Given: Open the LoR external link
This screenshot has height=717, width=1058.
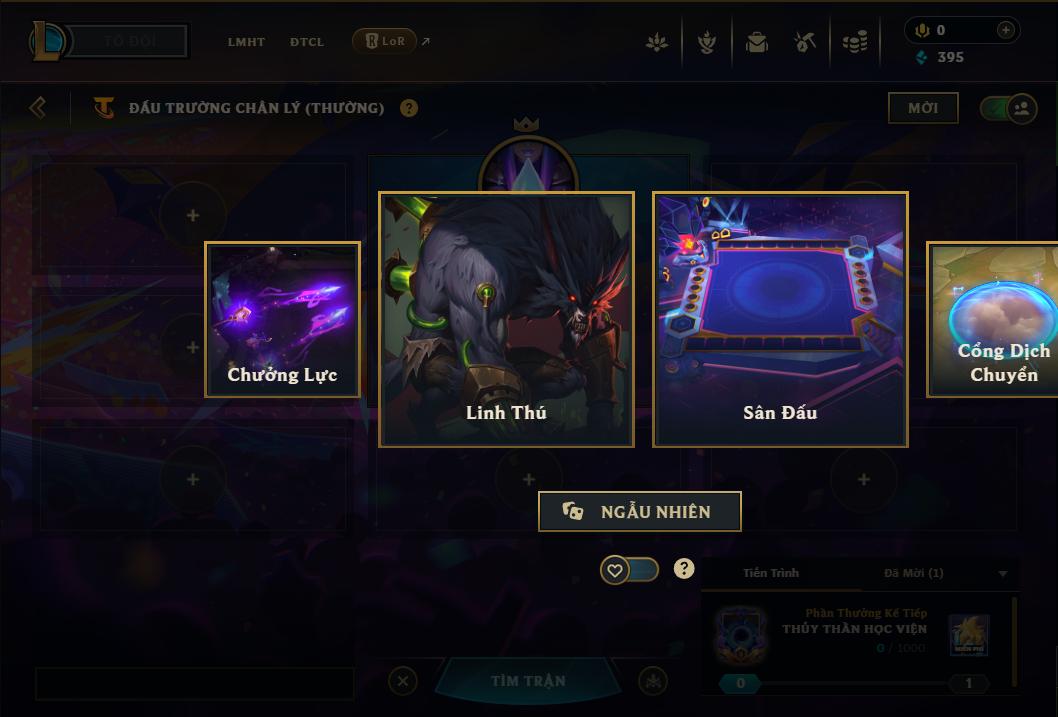Looking at the screenshot, I should point(390,41).
